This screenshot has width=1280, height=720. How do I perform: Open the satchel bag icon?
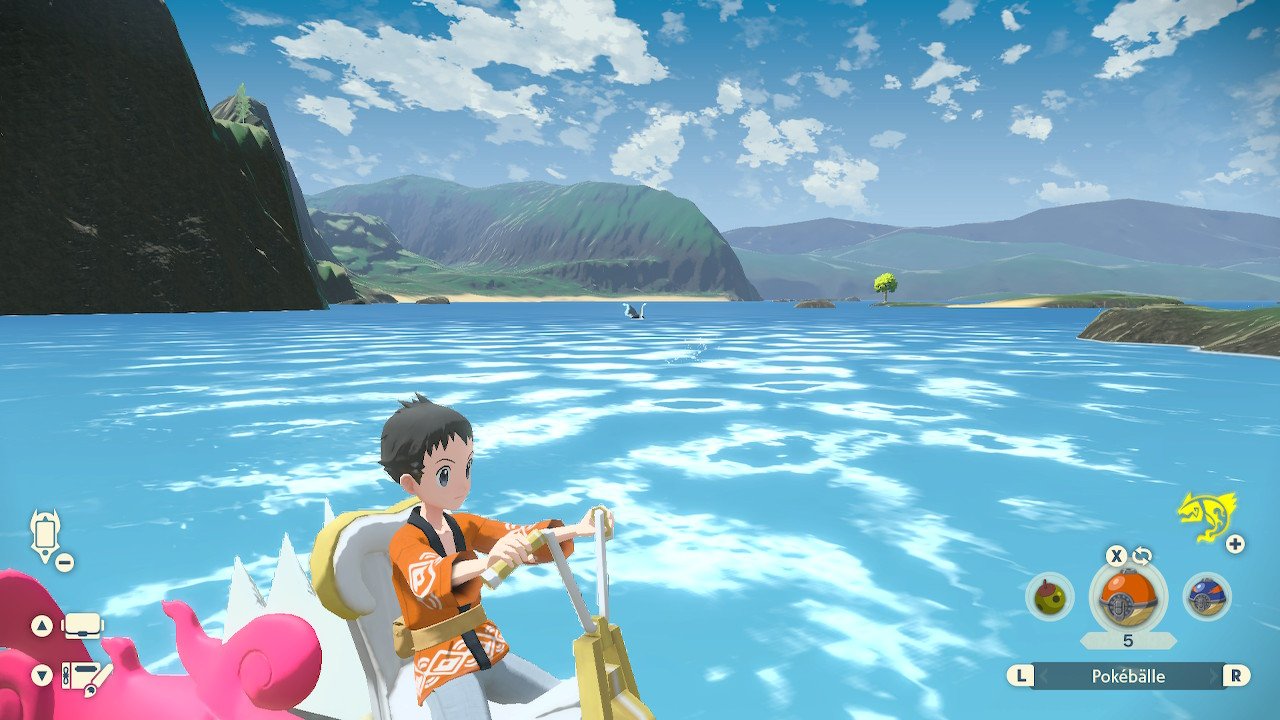83,627
